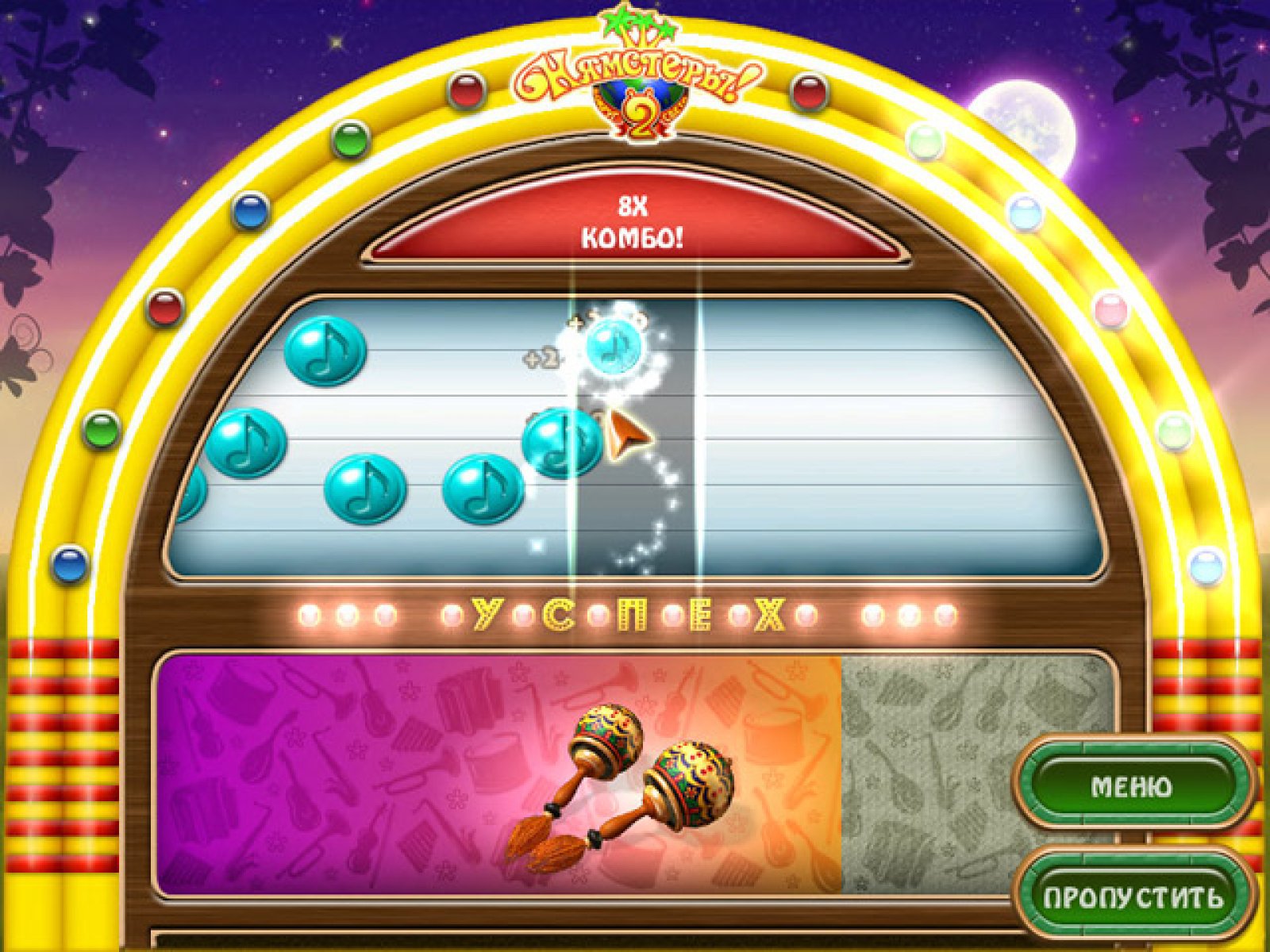
Task: Click the ПРОПУСТИТЬ skip button
Action: 1133,896
